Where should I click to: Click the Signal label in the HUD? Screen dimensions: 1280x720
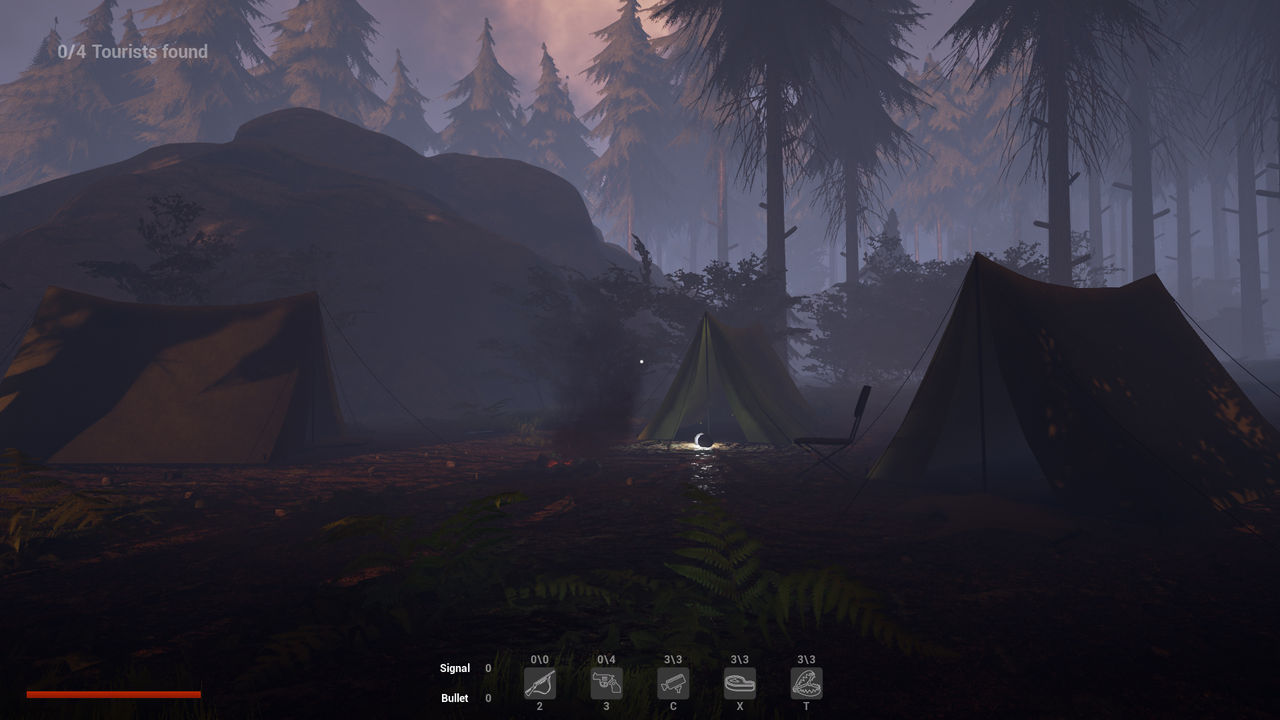click(455, 668)
